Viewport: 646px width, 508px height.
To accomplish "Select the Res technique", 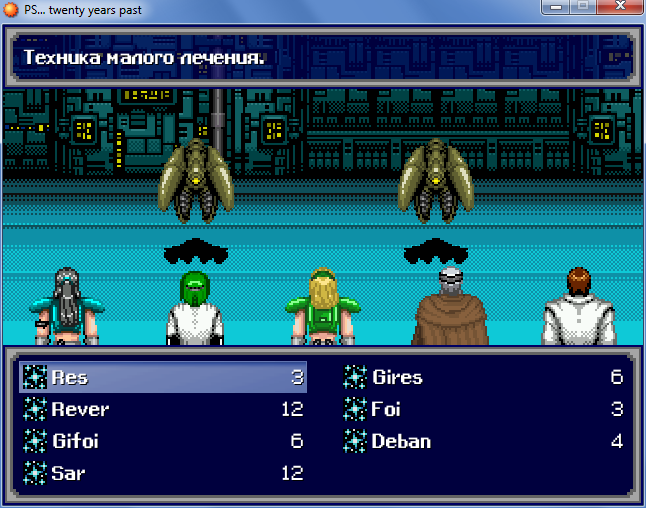I will coord(70,377).
